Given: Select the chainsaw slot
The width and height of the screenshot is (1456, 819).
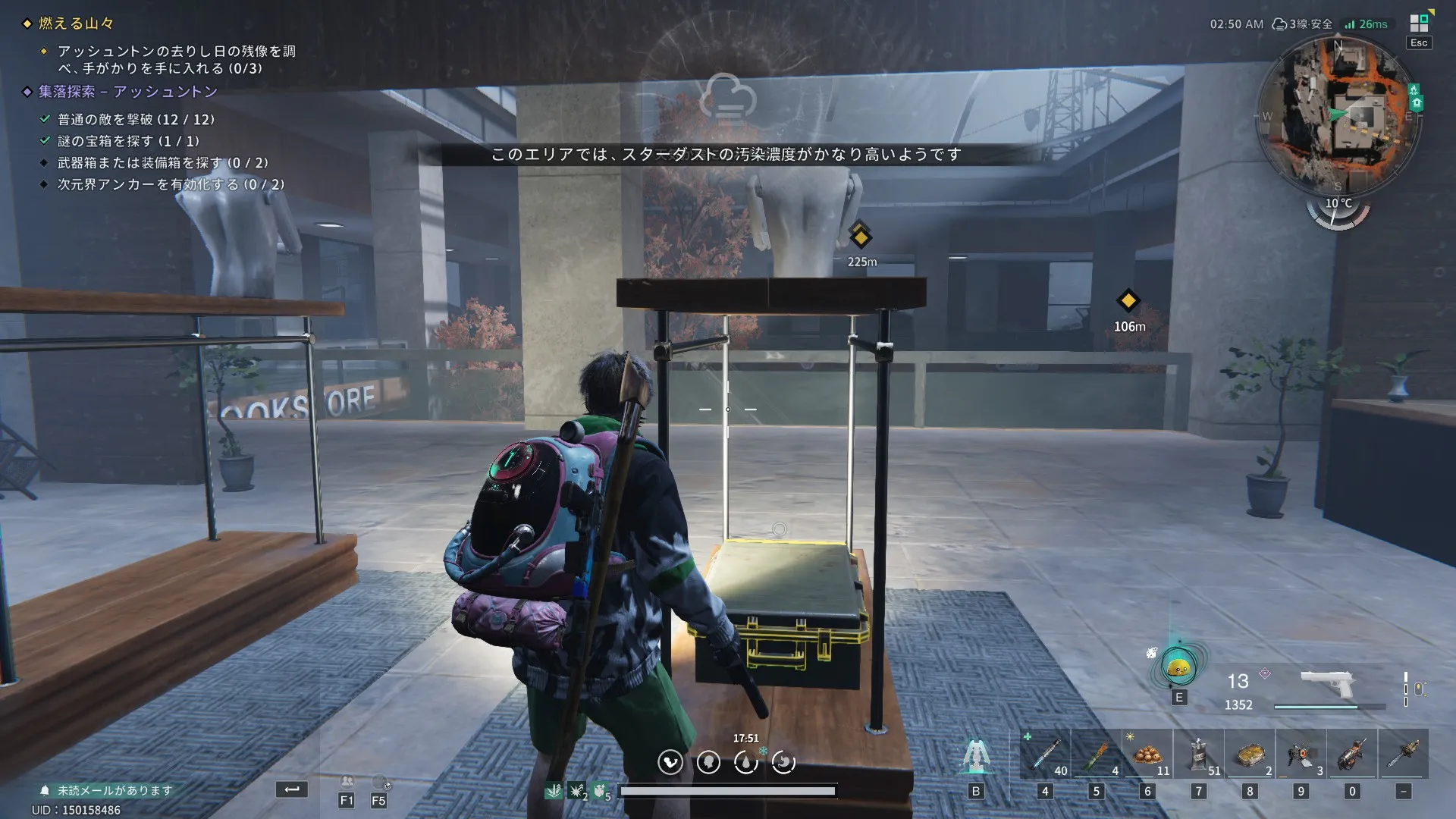Looking at the screenshot, I should tap(1404, 755).
